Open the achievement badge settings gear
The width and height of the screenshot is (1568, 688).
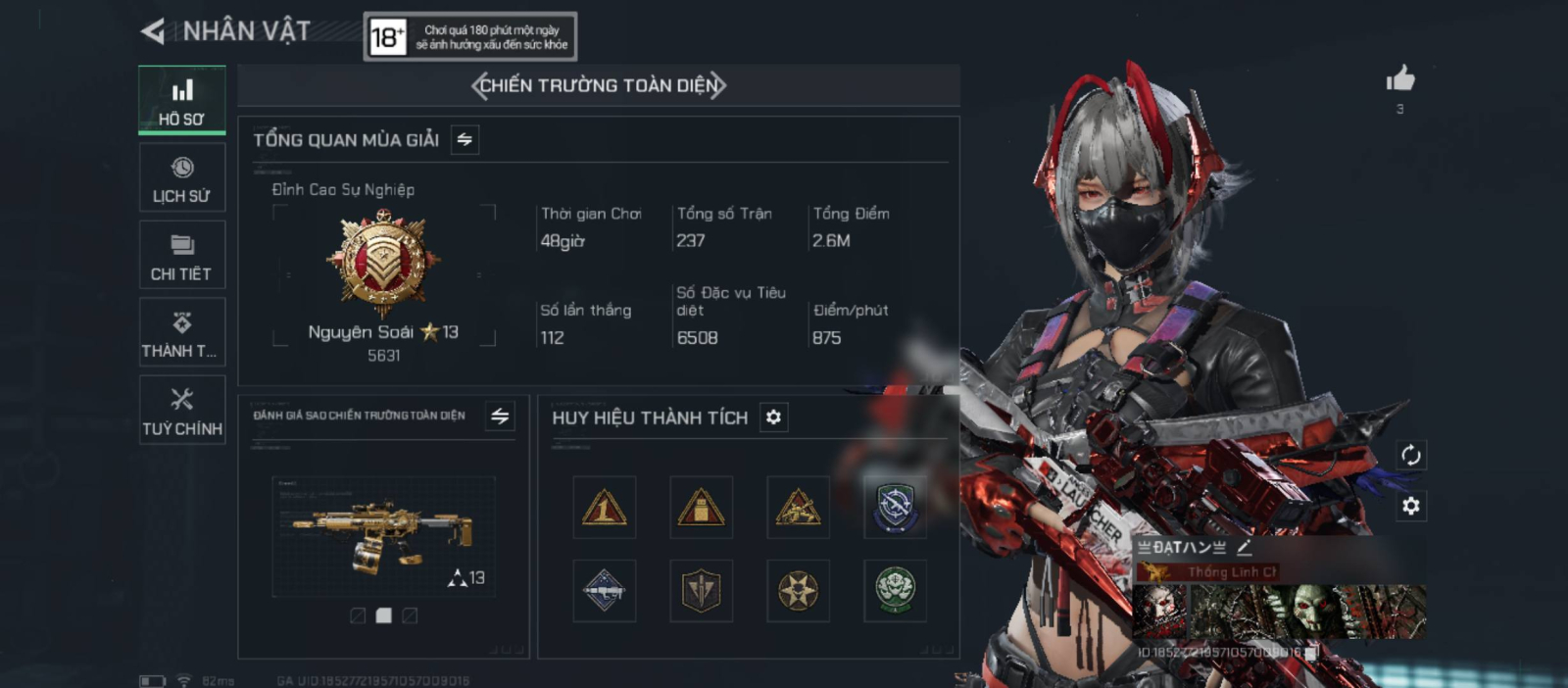(x=773, y=418)
